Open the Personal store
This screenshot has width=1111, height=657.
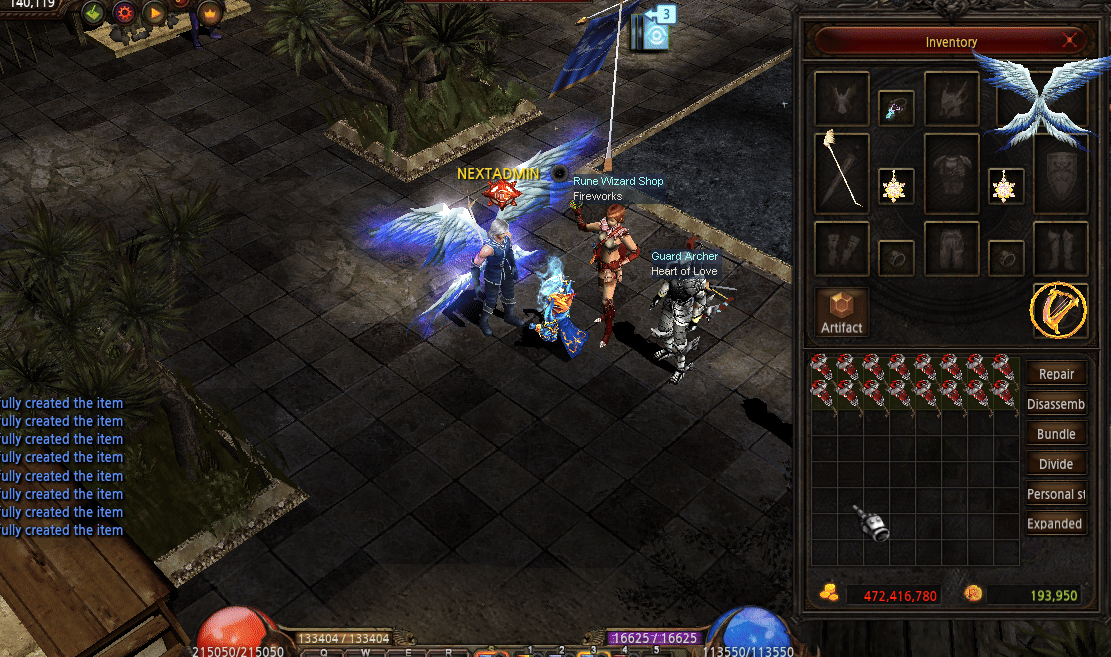pyautogui.click(x=1056, y=494)
